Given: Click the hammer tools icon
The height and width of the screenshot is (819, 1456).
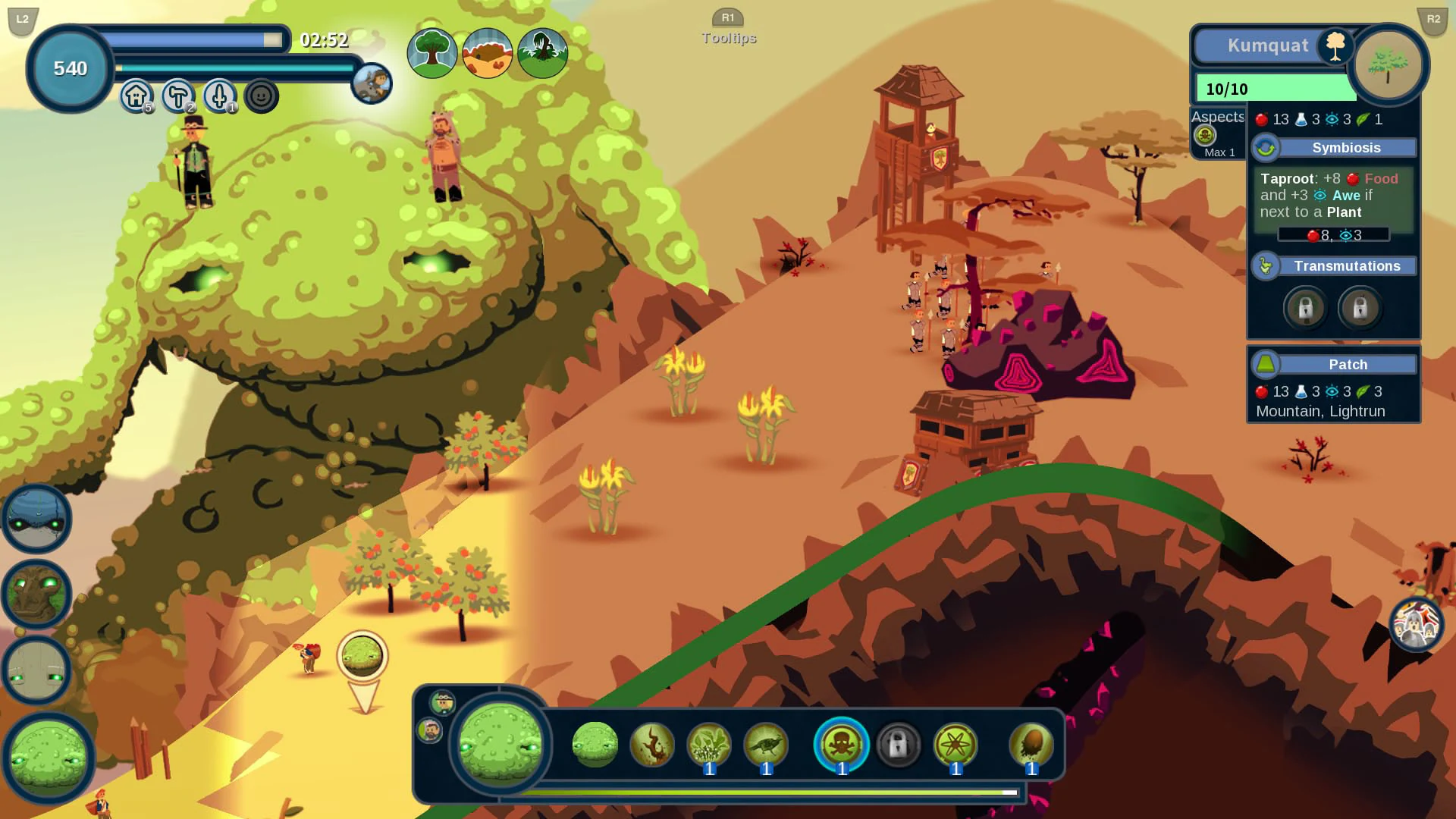Looking at the screenshot, I should [x=177, y=97].
